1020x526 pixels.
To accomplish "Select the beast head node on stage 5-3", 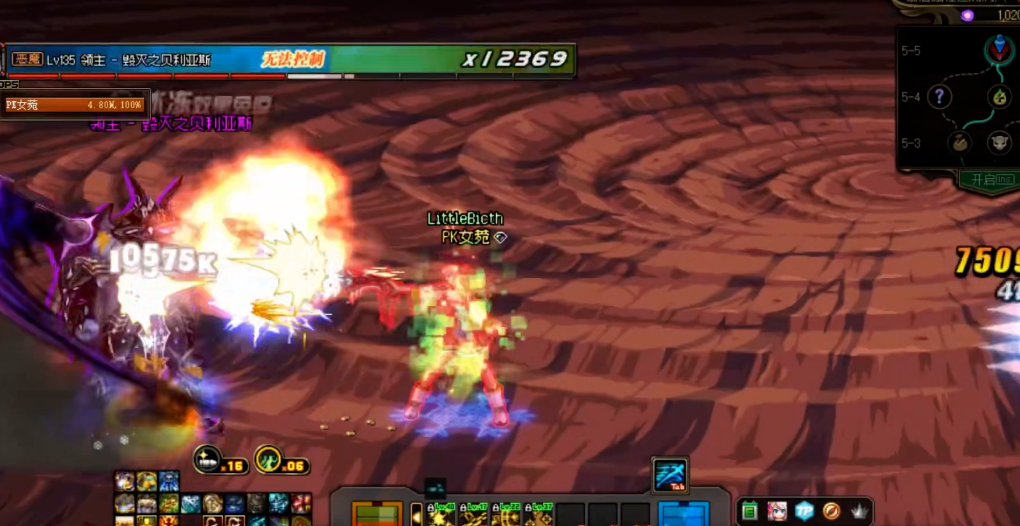I will click(999, 143).
